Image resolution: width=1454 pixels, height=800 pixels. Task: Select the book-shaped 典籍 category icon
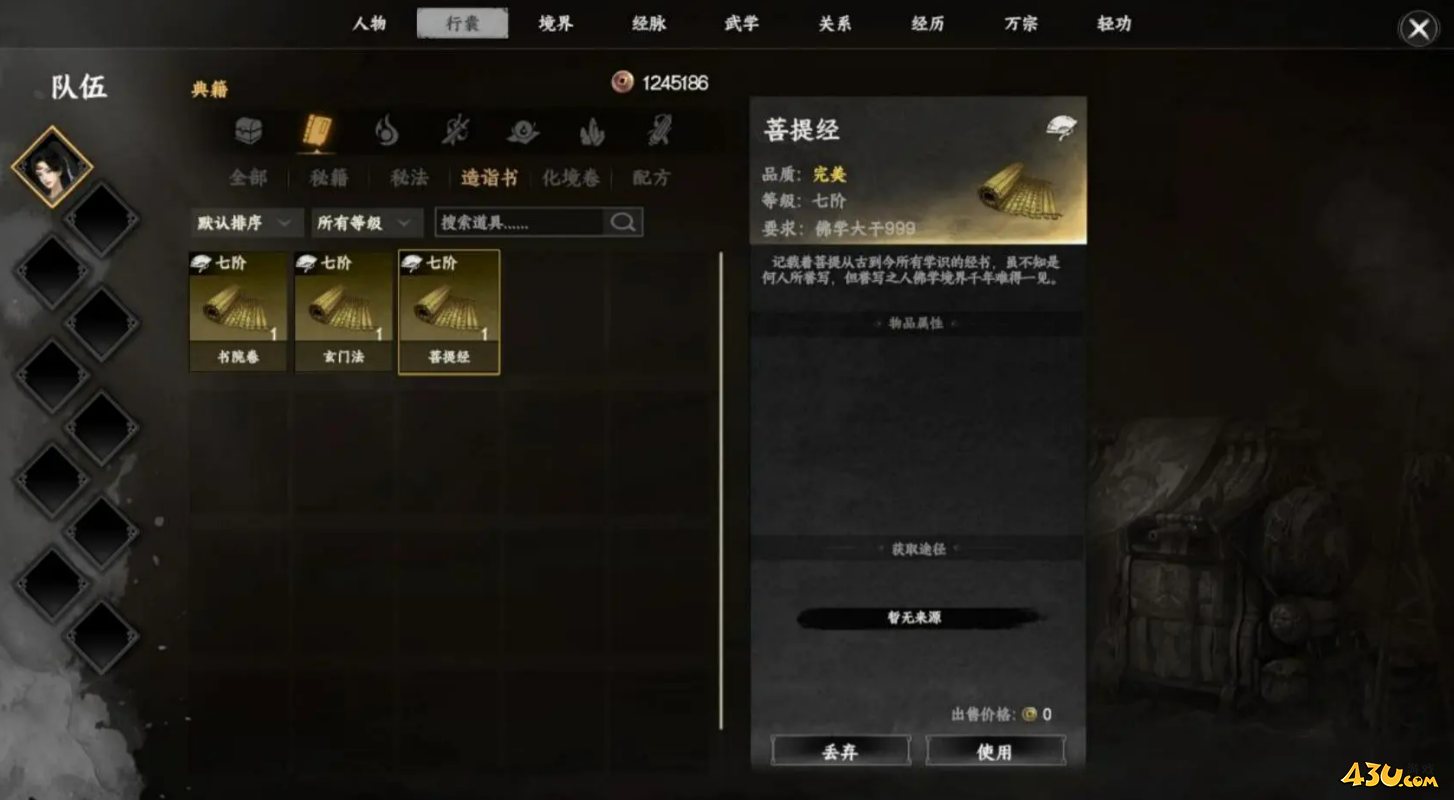pos(317,130)
